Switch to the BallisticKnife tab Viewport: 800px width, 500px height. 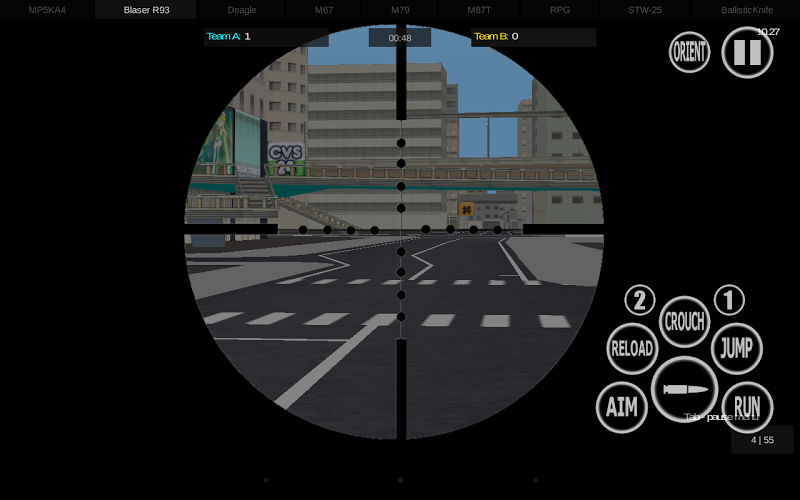[x=747, y=10]
